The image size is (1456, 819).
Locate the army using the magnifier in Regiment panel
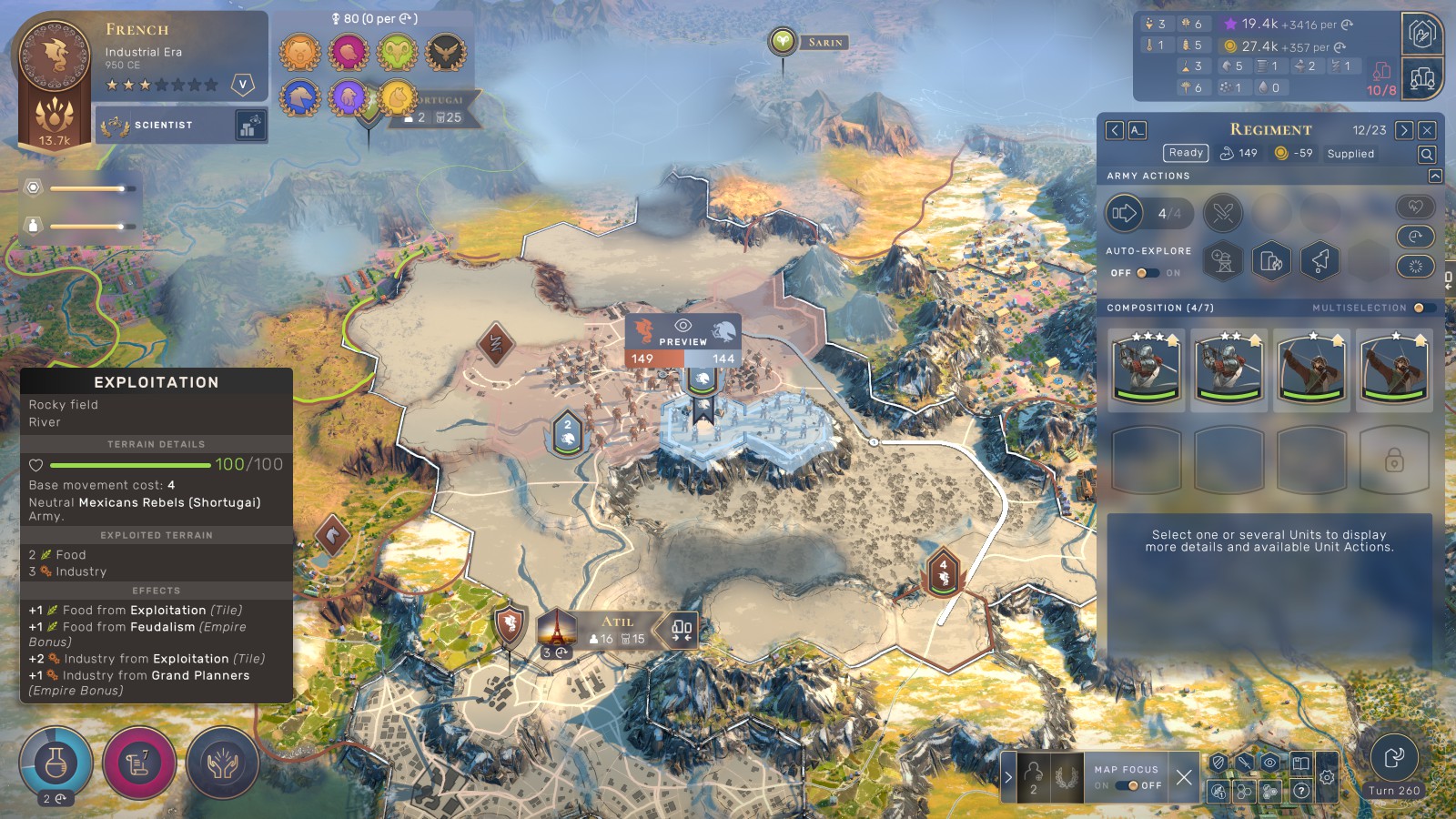point(1426,154)
